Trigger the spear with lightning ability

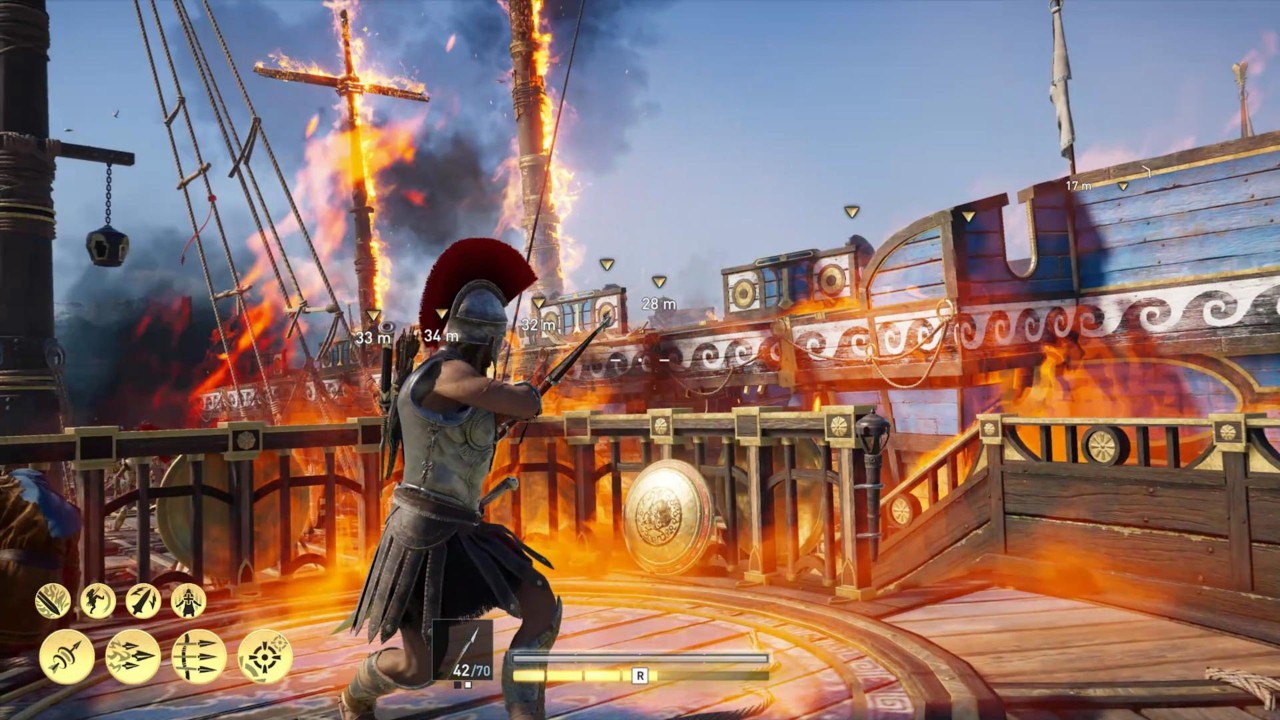[143, 601]
